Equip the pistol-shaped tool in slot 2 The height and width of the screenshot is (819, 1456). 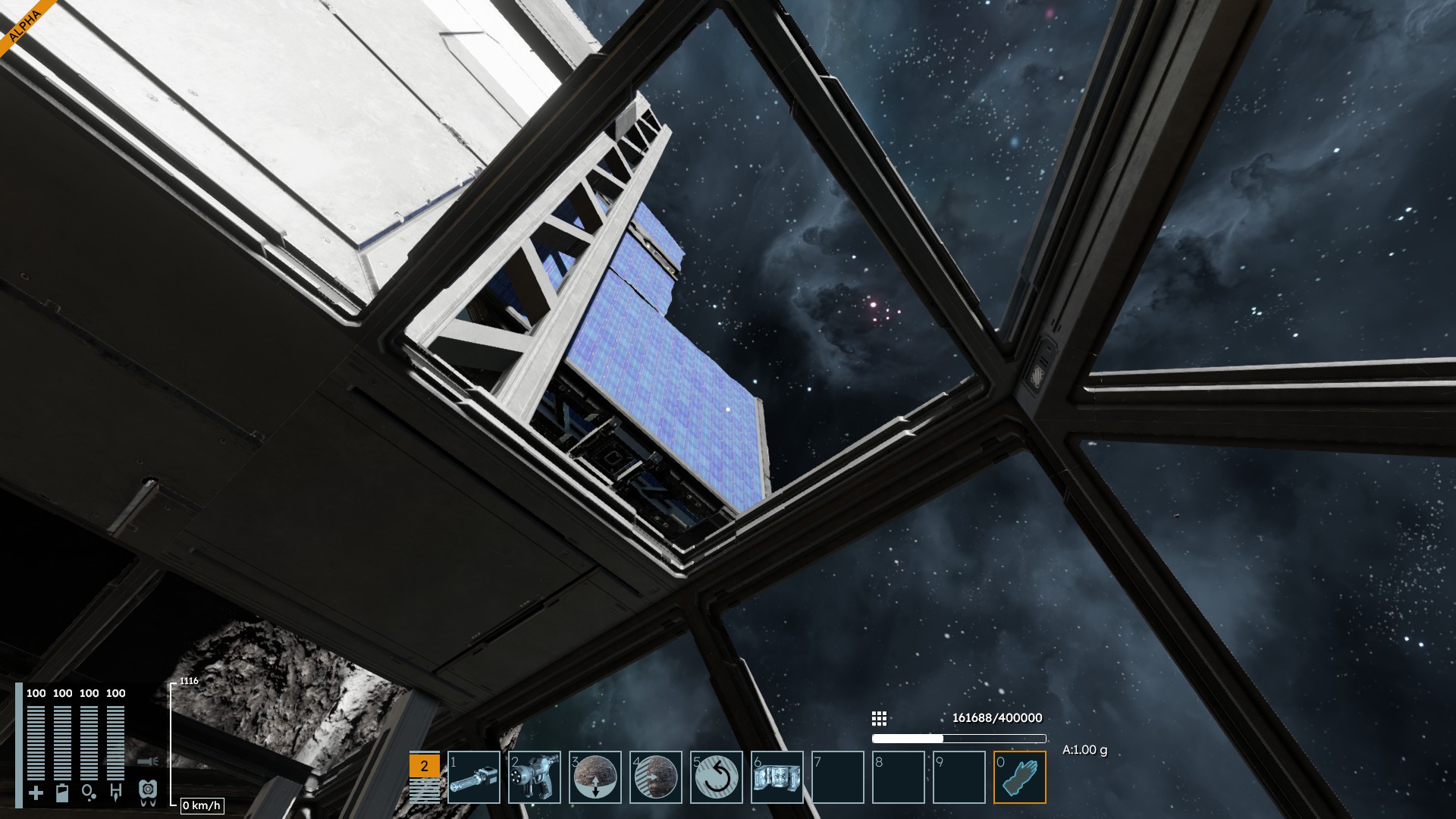coord(535,777)
